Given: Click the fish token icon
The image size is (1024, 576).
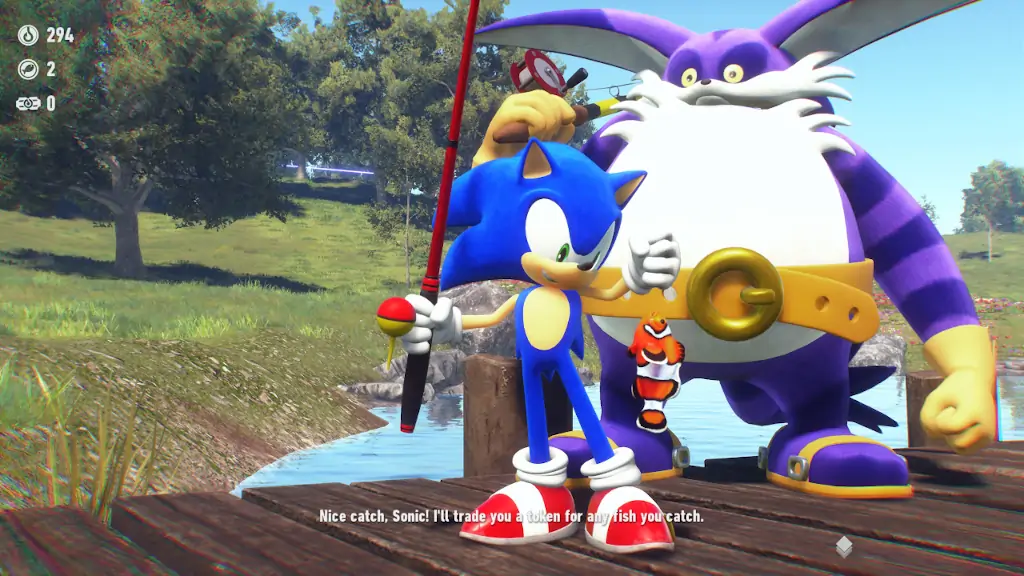Looking at the screenshot, I should [x=28, y=69].
